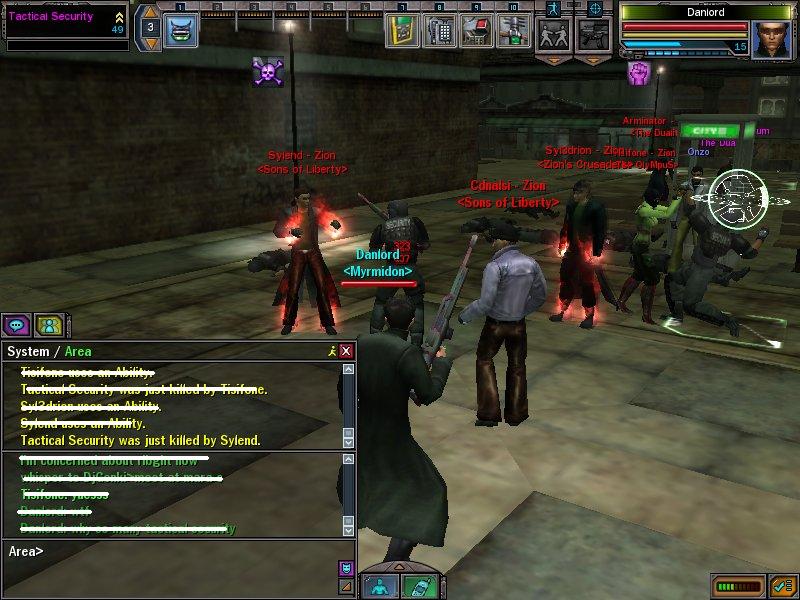The image size is (800, 600).
Task: Click the purple skull status icon
Action: tap(266, 71)
